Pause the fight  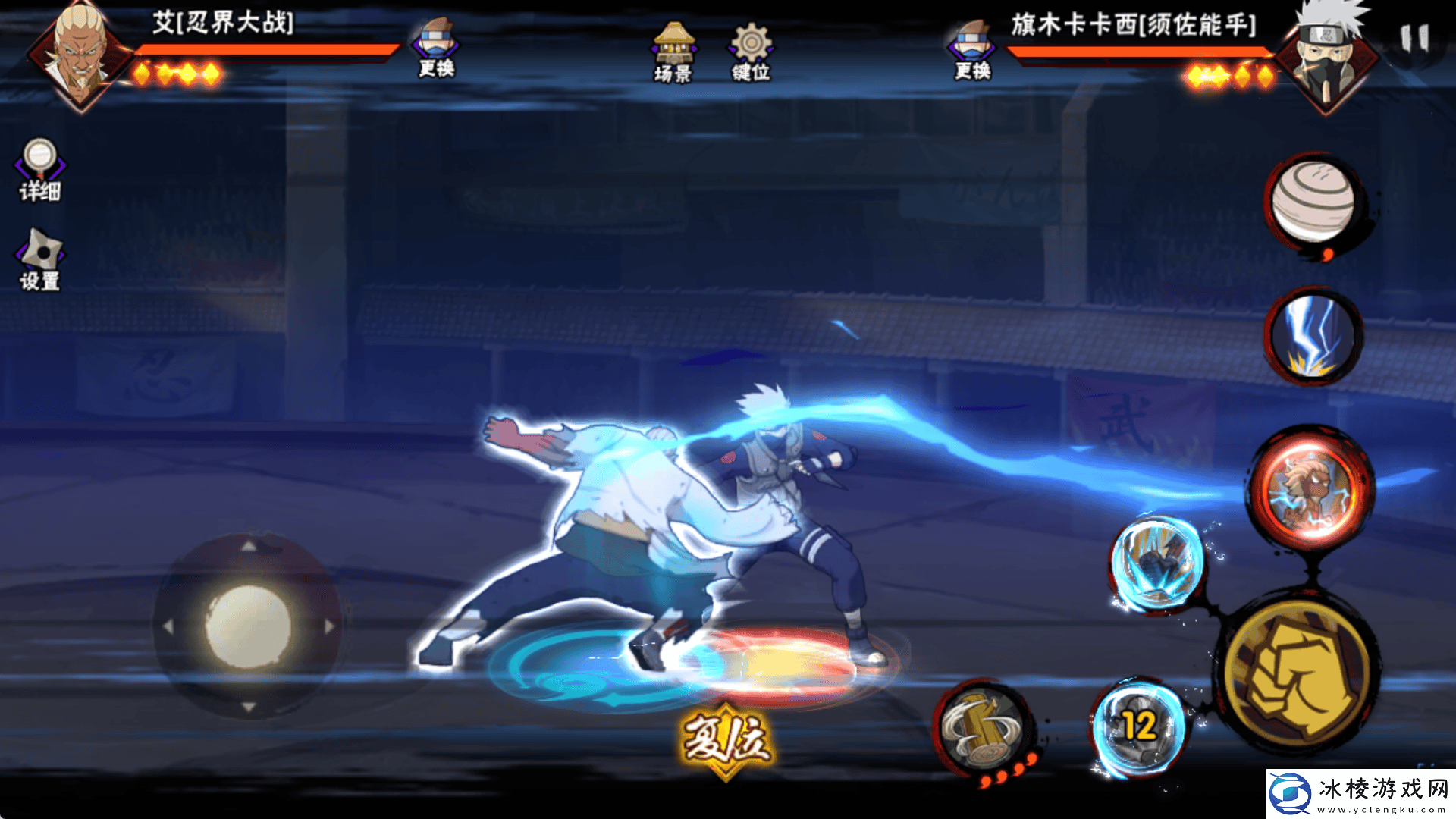point(1414,39)
